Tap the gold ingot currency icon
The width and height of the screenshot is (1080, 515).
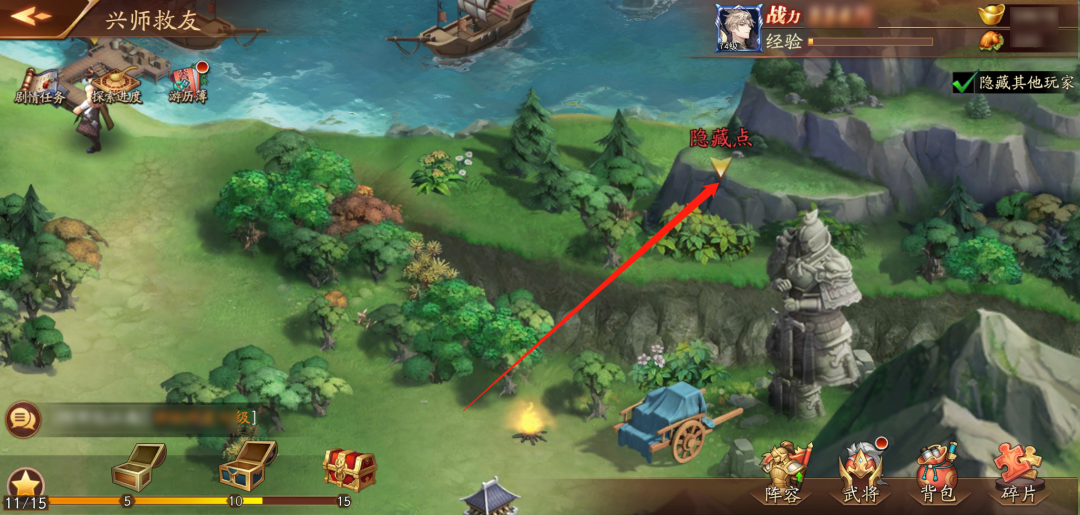(992, 14)
